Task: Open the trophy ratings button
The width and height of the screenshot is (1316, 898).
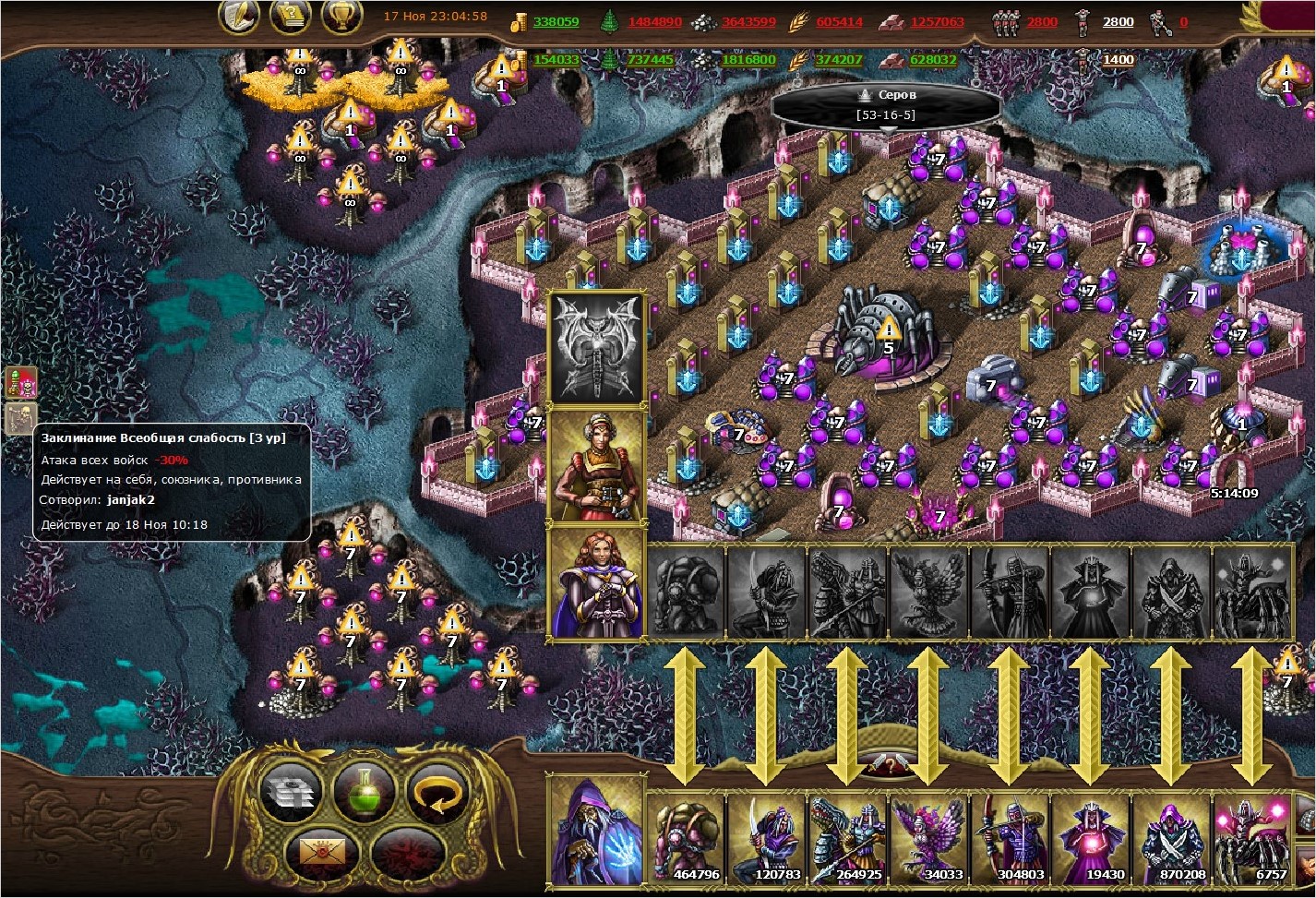Action: tap(341, 16)
